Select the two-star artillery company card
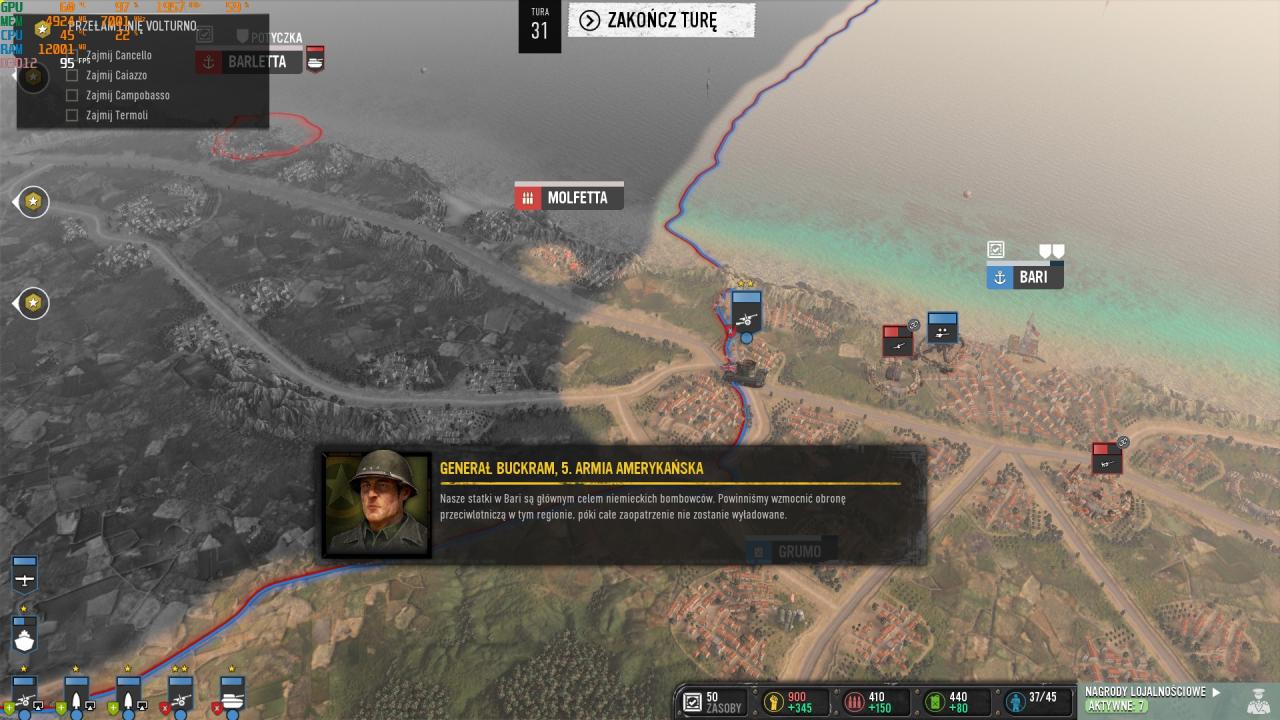Viewport: 1280px width, 720px height. (180, 694)
